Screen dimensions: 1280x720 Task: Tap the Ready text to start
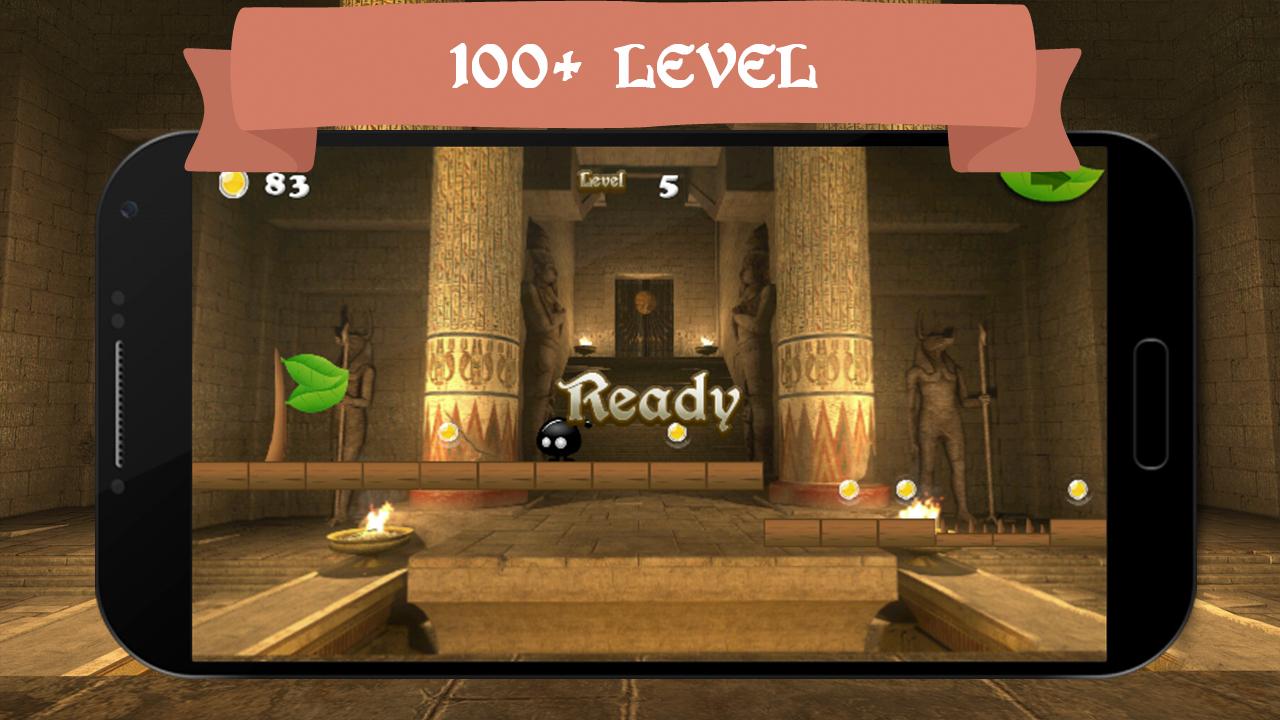(654, 398)
